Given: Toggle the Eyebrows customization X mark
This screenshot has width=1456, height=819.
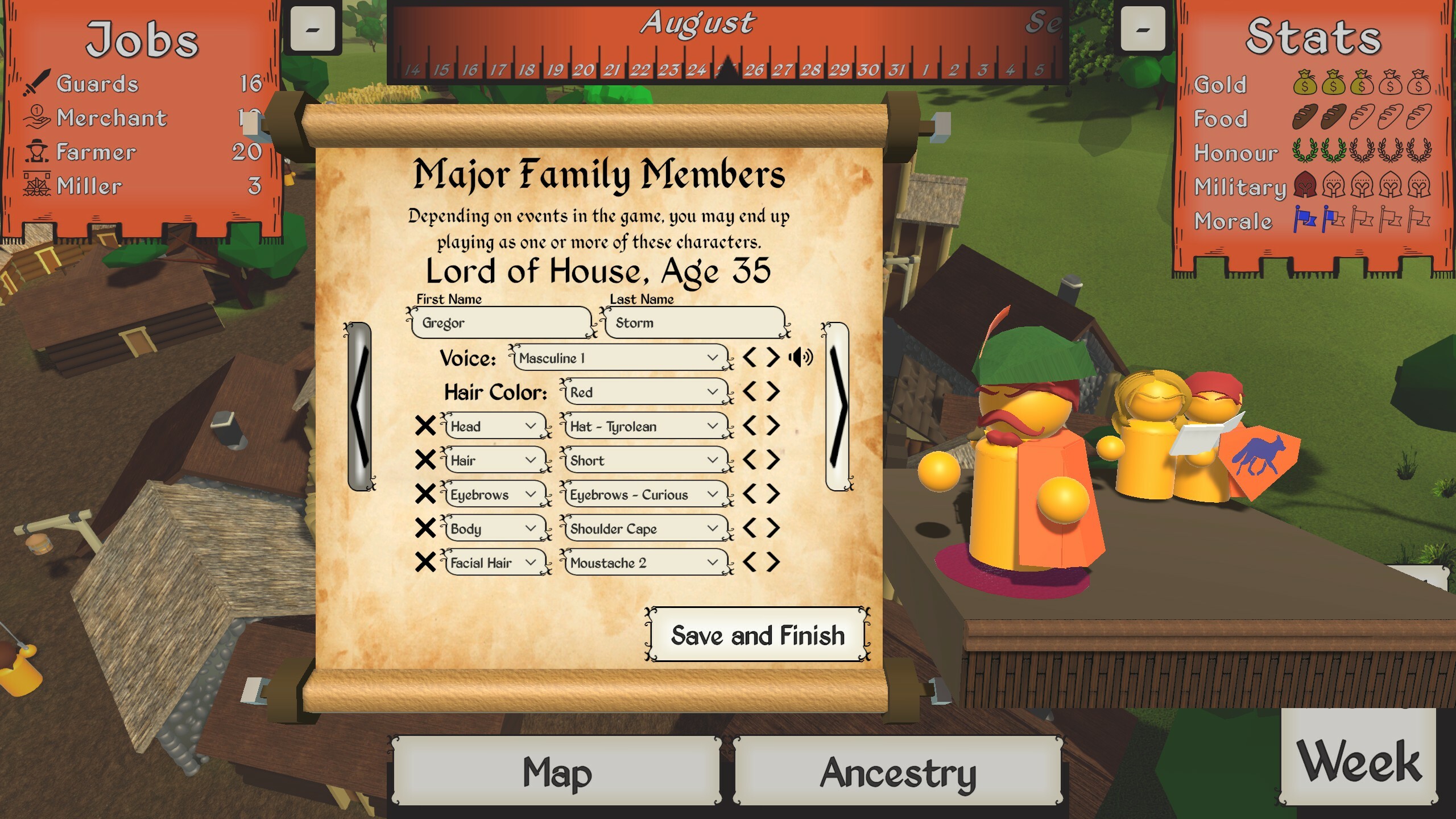Looking at the screenshot, I should [x=425, y=494].
